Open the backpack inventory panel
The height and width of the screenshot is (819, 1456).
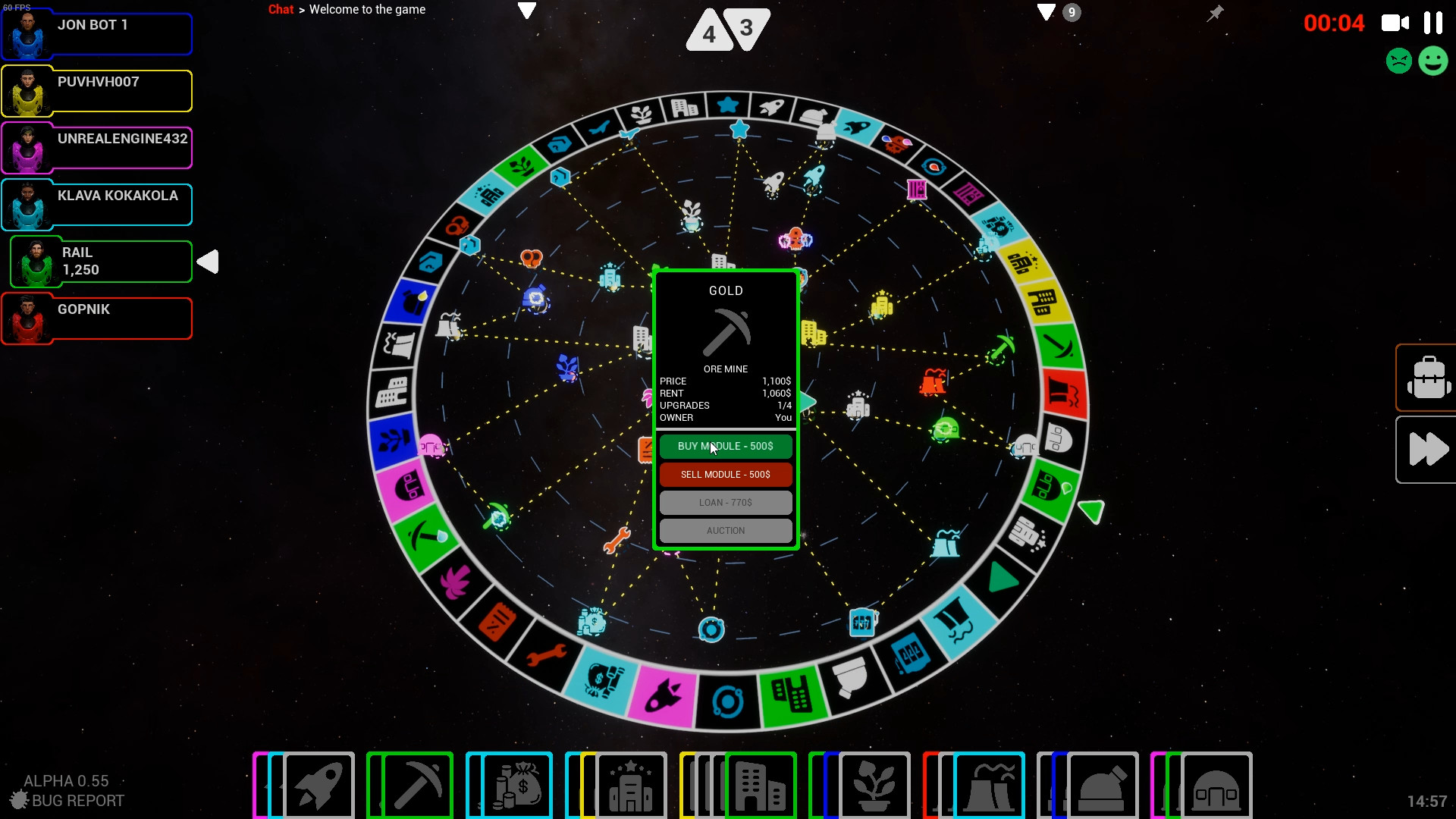(x=1428, y=377)
